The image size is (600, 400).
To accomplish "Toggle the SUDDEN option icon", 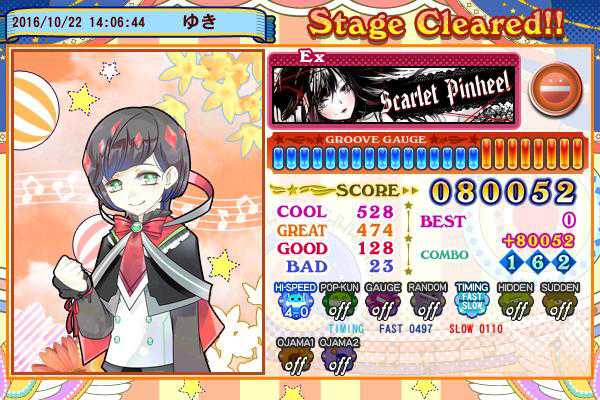I will click(560, 303).
